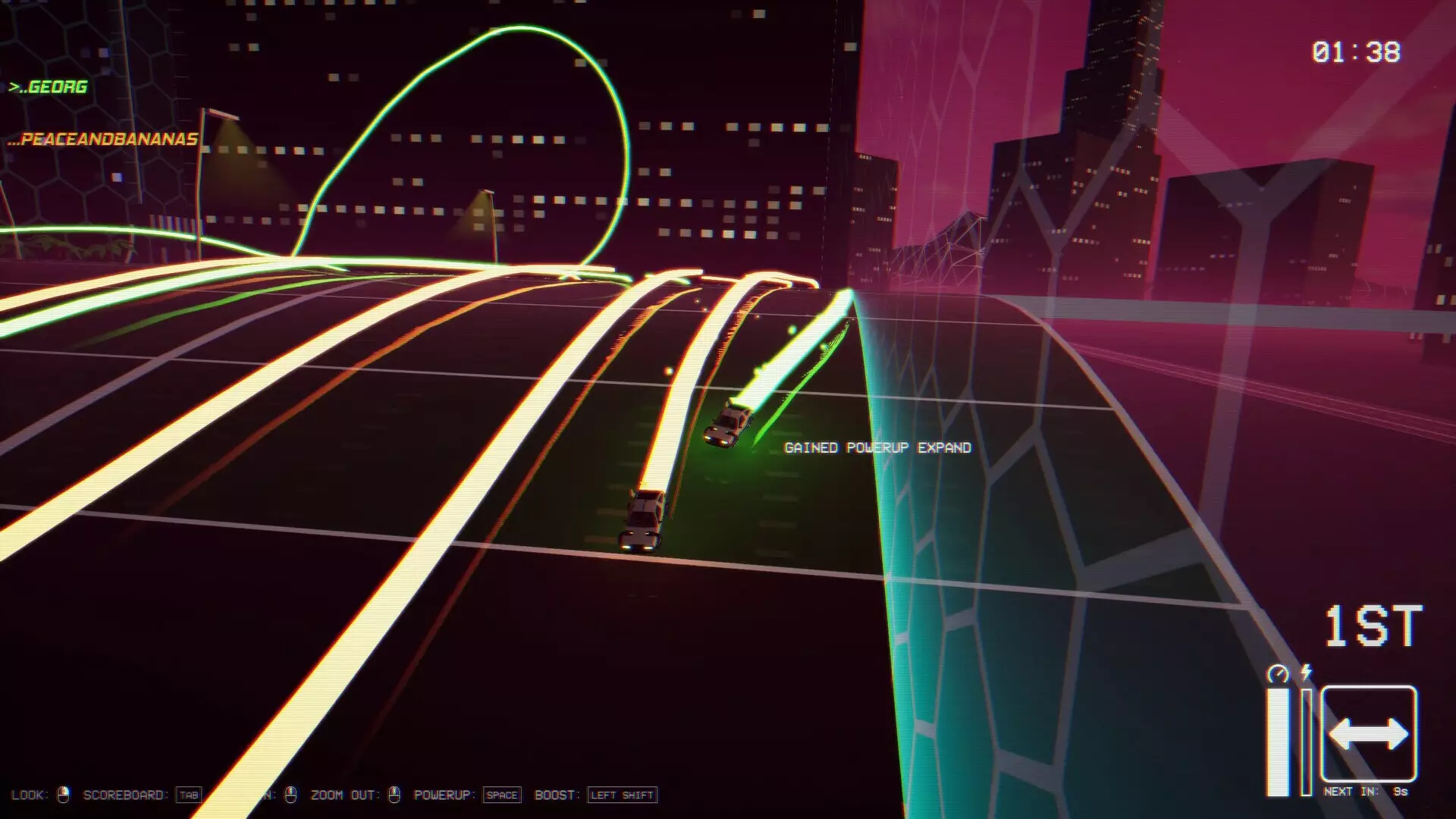Click the mouse icon beside ZOOM OUT

click(x=394, y=795)
